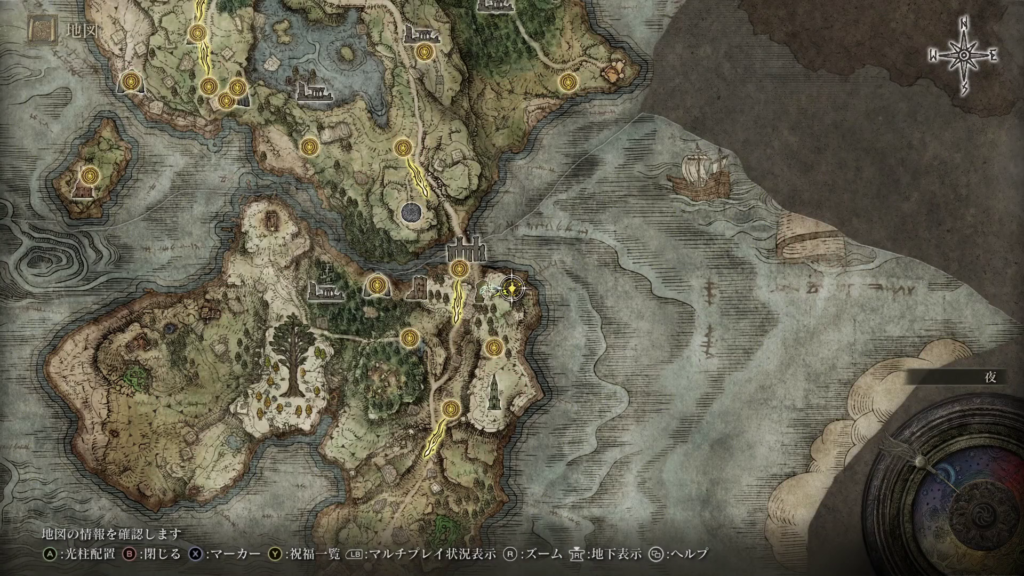The image size is (1024, 576).
Task: Select the grace by the far northeast coast
Action: 567,83
